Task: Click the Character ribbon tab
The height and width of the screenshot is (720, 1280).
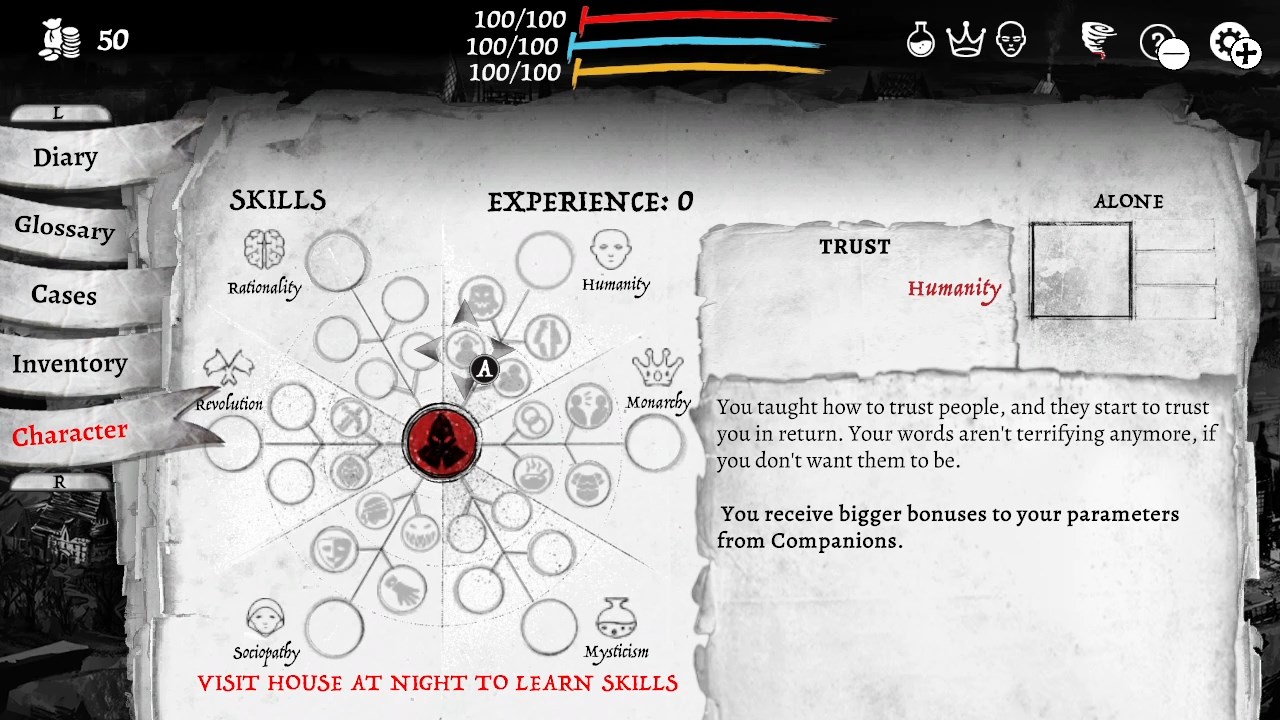Action: pyautogui.click(x=69, y=433)
